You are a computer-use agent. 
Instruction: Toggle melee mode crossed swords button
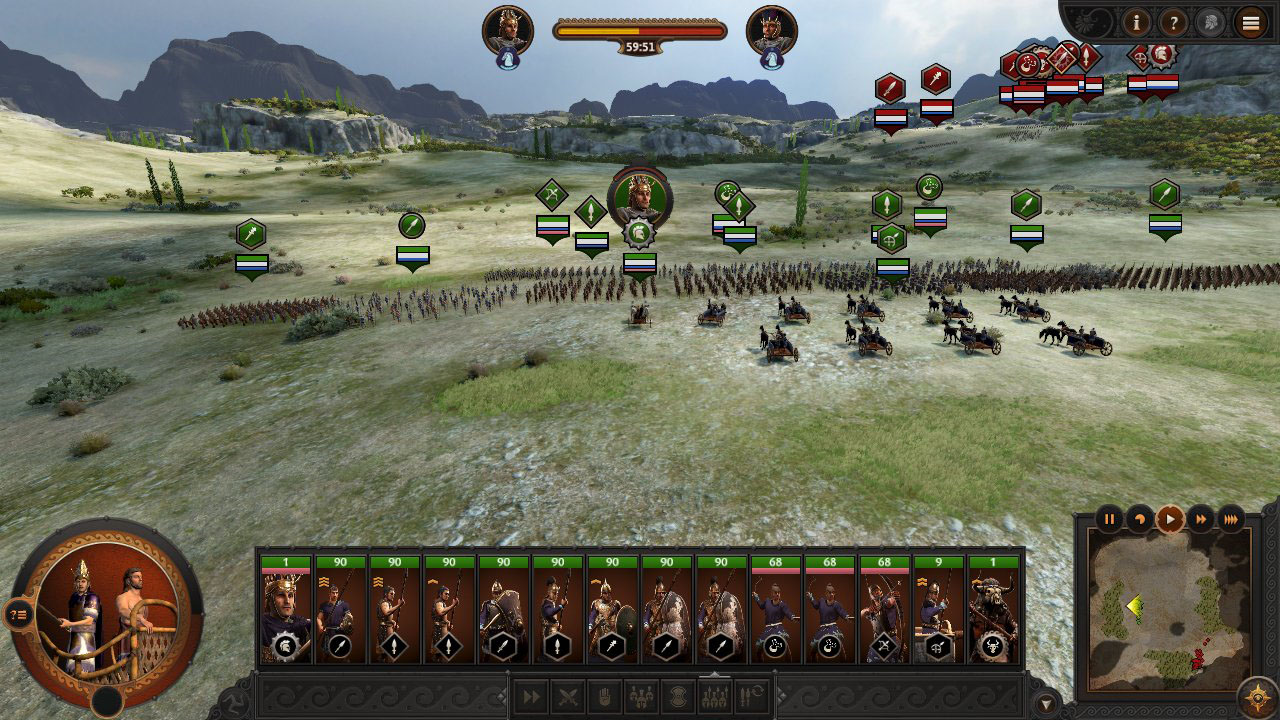pos(567,697)
